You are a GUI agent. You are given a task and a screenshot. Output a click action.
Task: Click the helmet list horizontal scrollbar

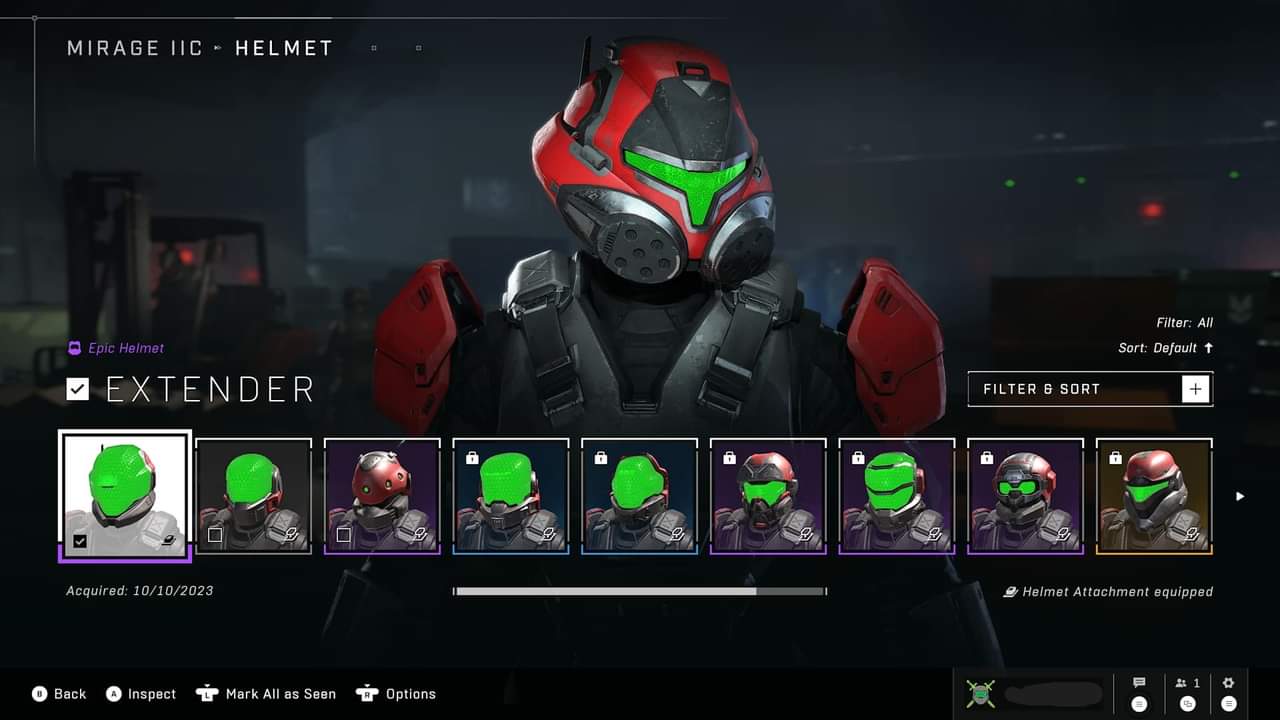[x=640, y=591]
